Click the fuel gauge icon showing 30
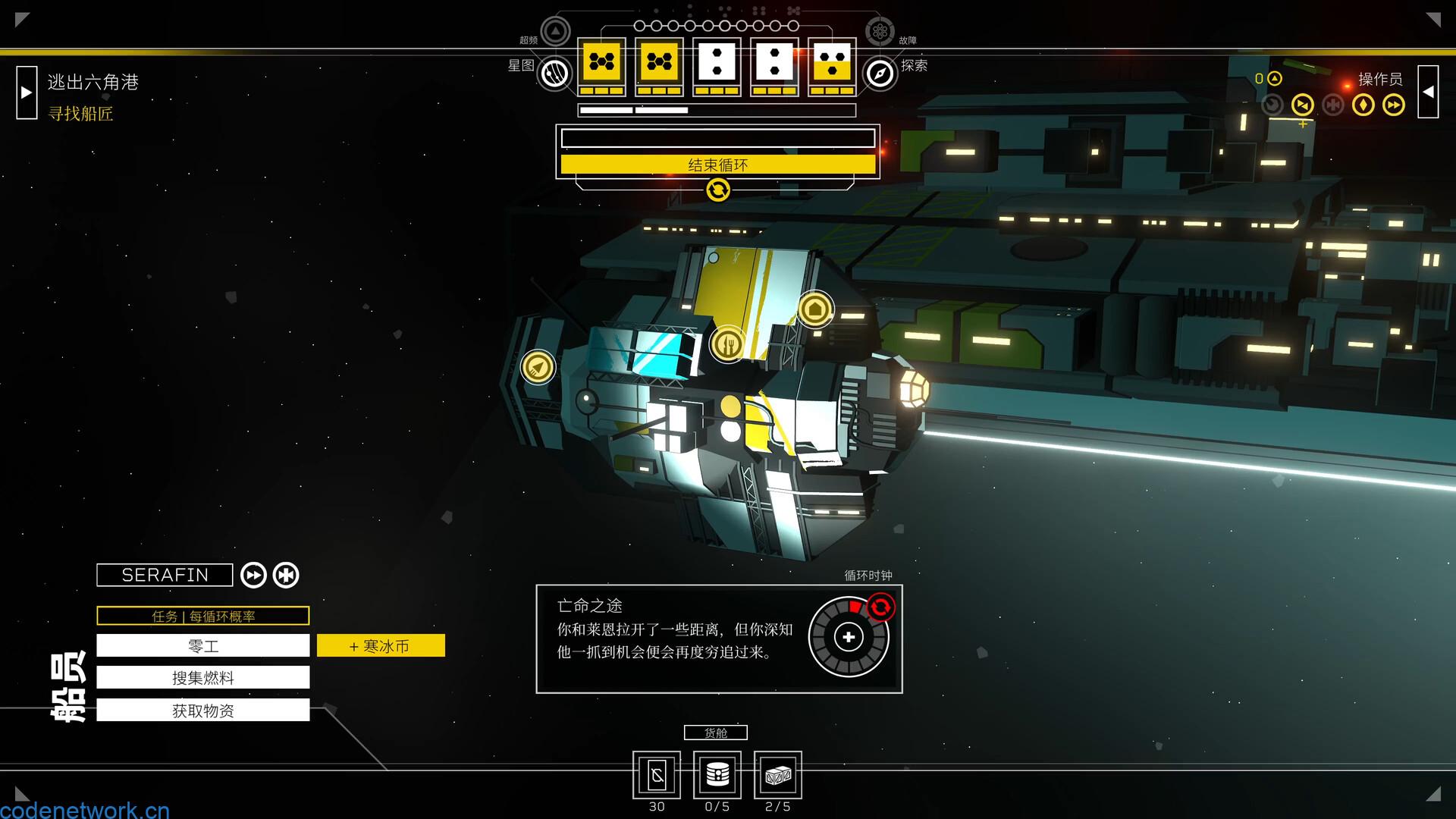This screenshot has width=1456, height=819. click(x=656, y=775)
